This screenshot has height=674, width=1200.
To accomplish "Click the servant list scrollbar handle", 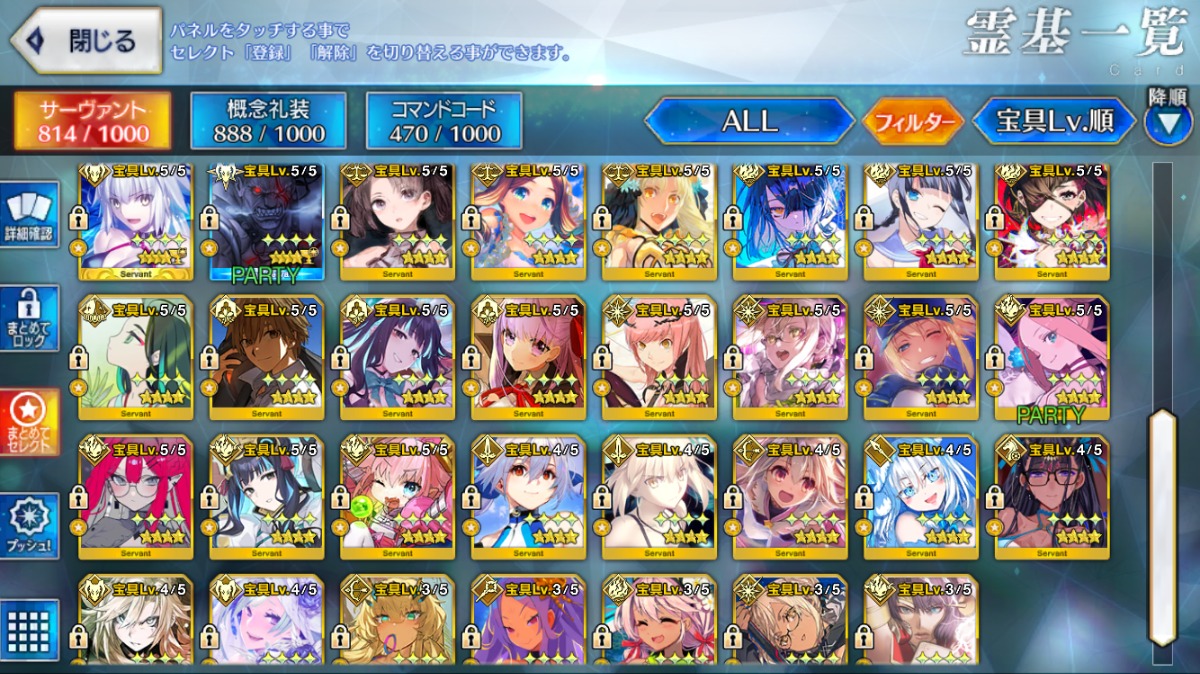I will click(1161, 526).
